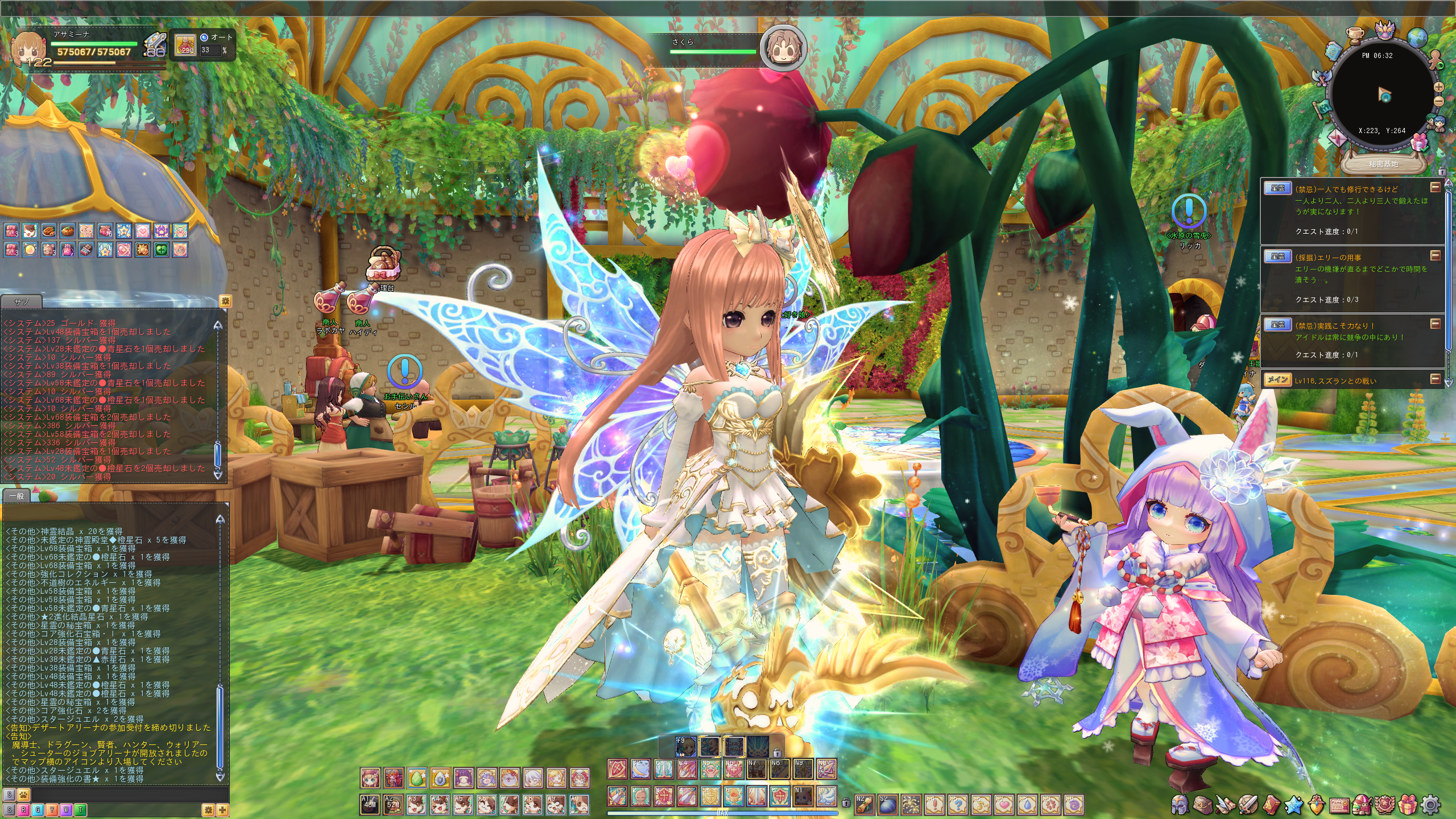The image size is (1456, 819).
Task: Select the green T chat channel button
Action: pyautogui.click(x=80, y=810)
